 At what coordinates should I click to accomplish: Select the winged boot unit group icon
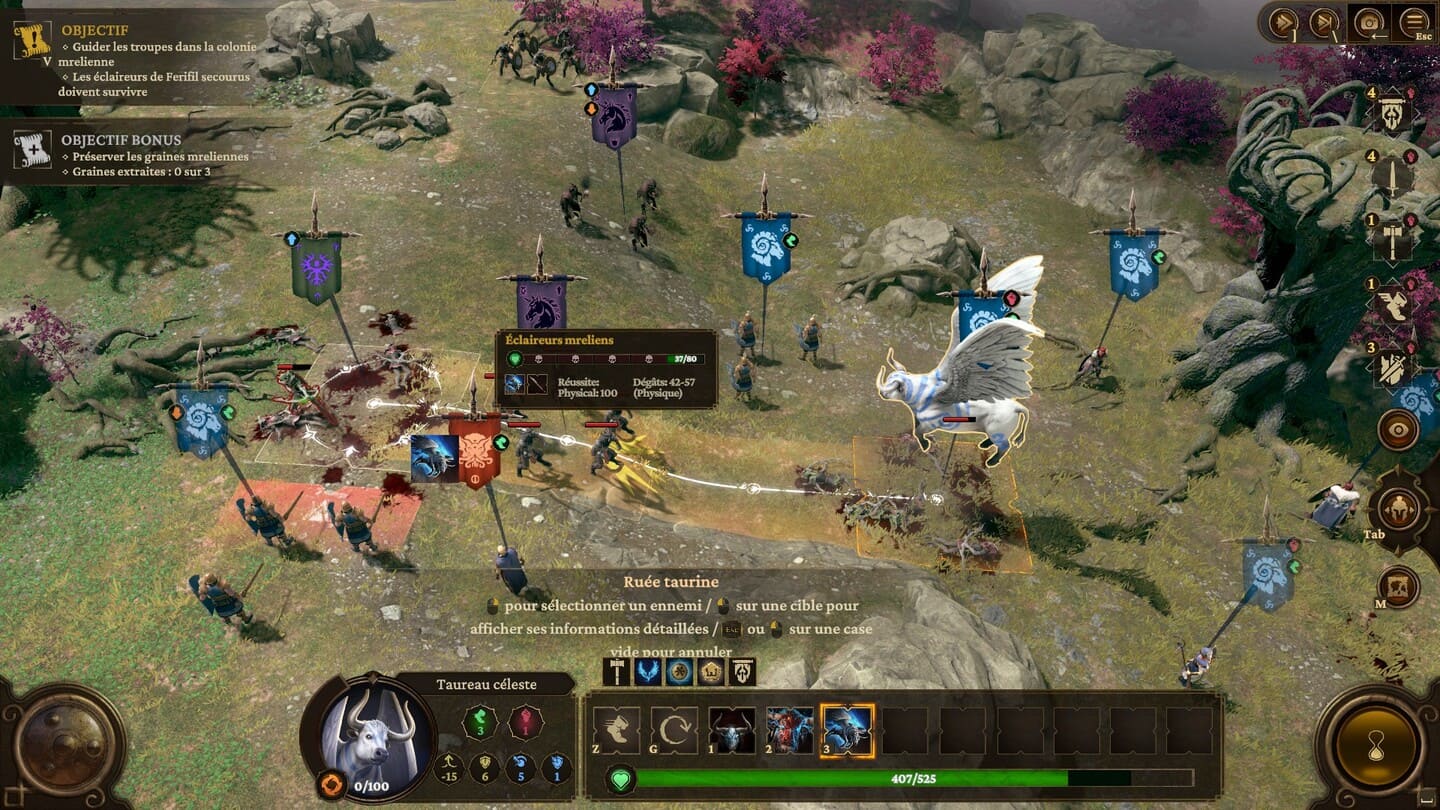point(1391,304)
